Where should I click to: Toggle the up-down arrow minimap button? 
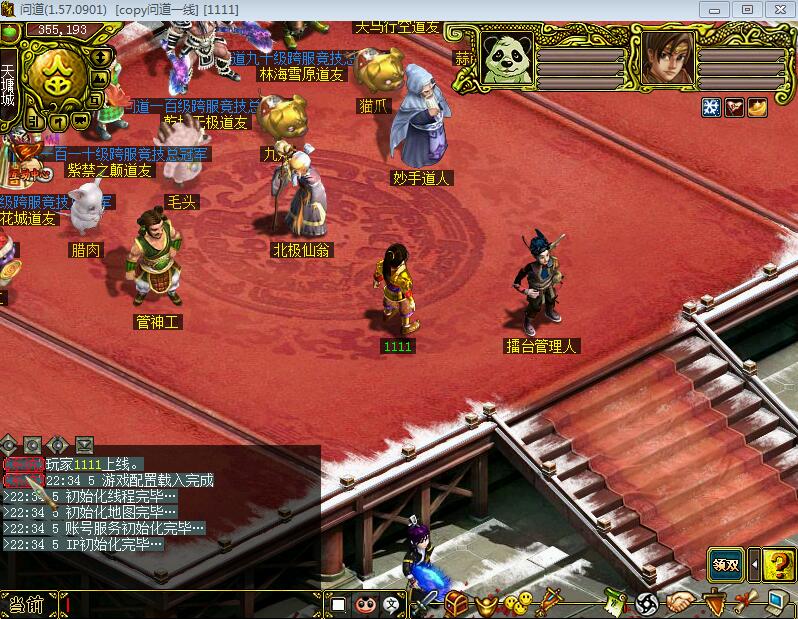click(x=102, y=56)
